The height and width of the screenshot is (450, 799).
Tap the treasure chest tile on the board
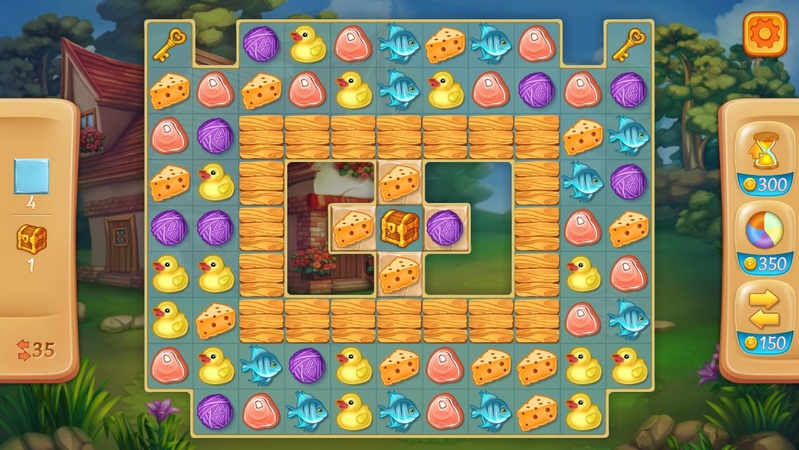click(399, 227)
